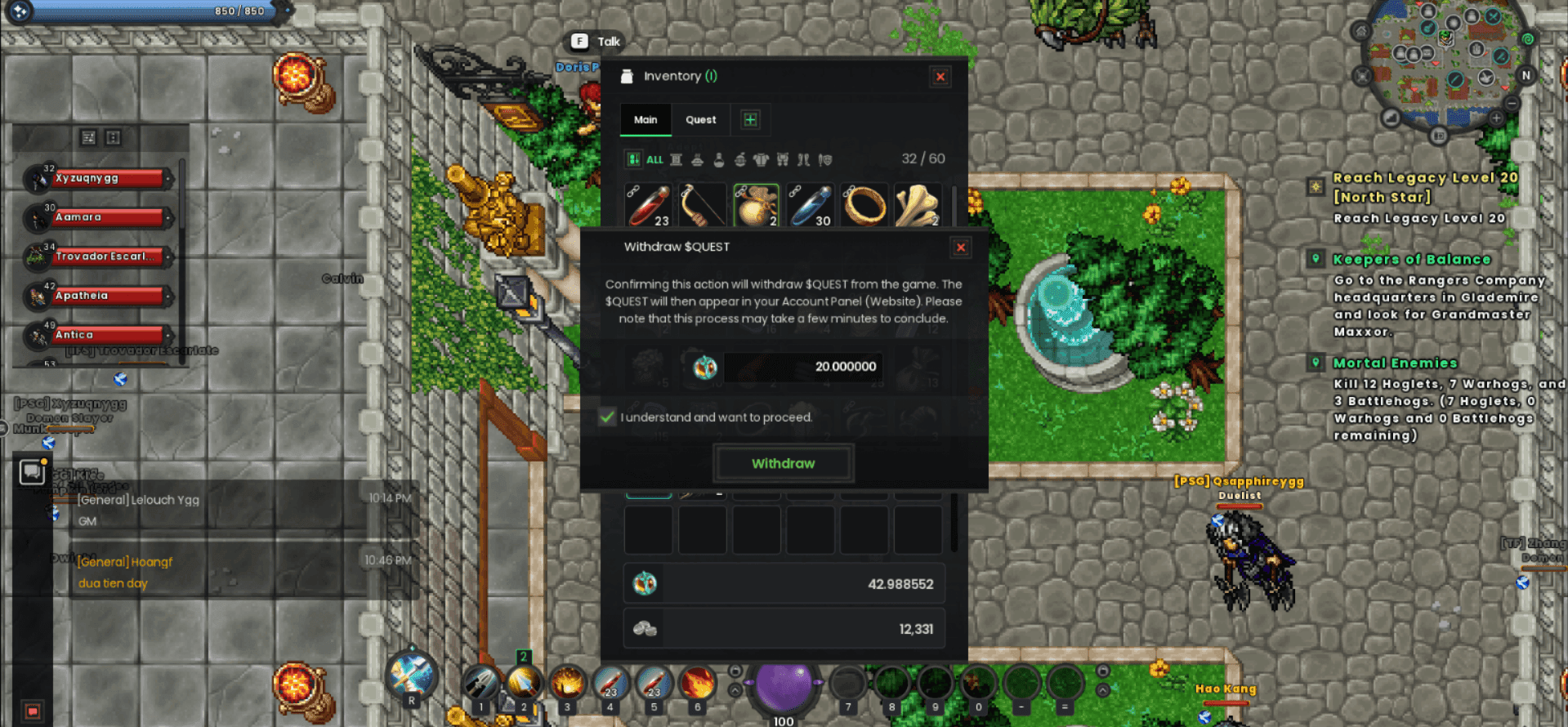
Task: Select the Main inventory tab
Action: pyautogui.click(x=646, y=120)
